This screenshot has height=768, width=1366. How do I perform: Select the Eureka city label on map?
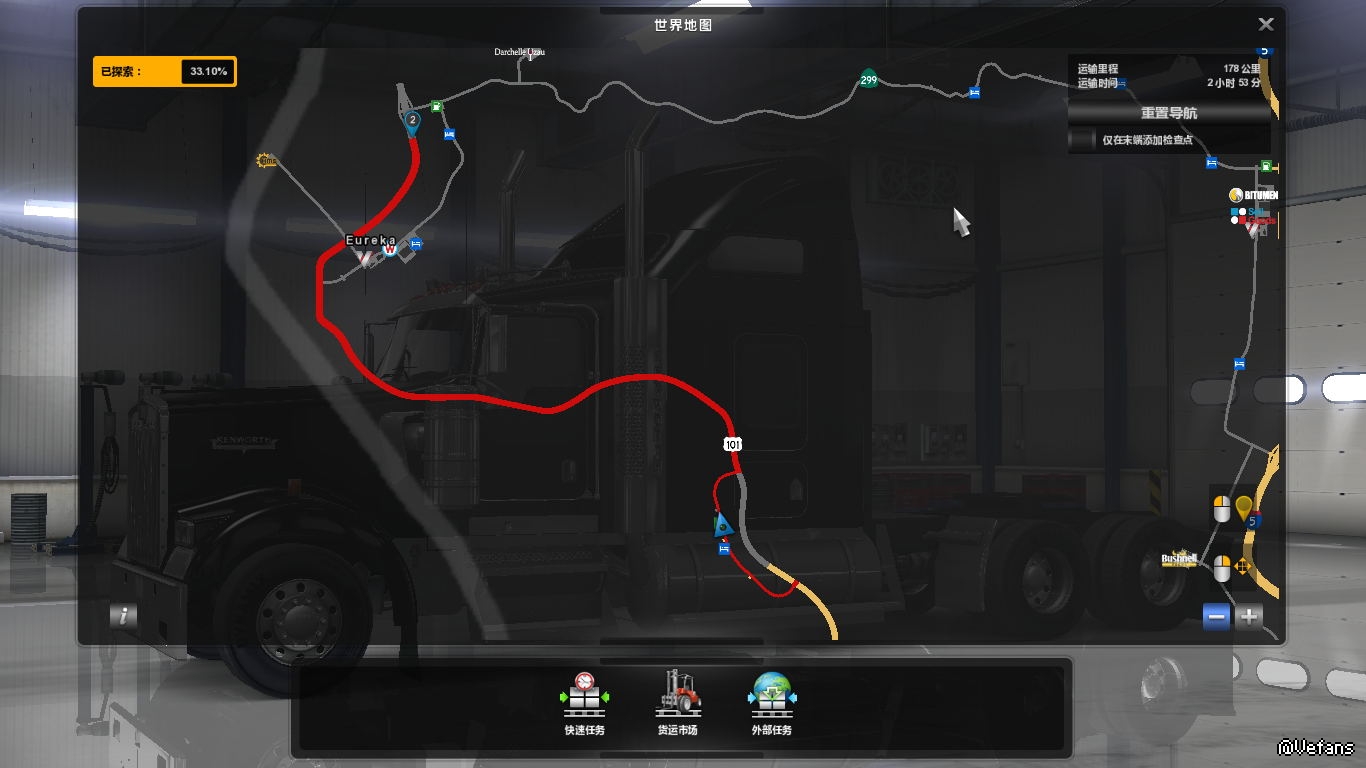(370, 241)
